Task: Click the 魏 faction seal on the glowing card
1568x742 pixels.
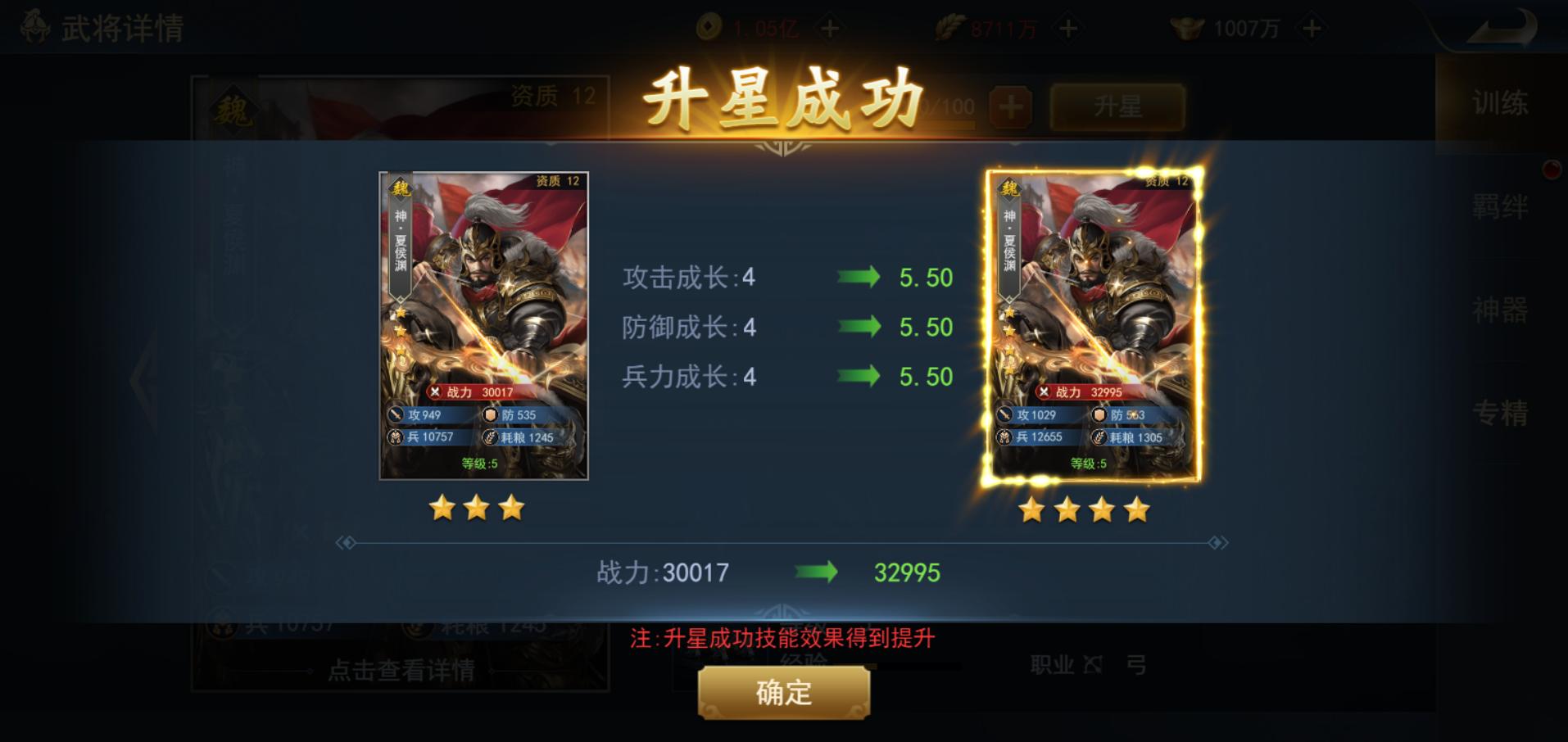Action: [1008, 188]
